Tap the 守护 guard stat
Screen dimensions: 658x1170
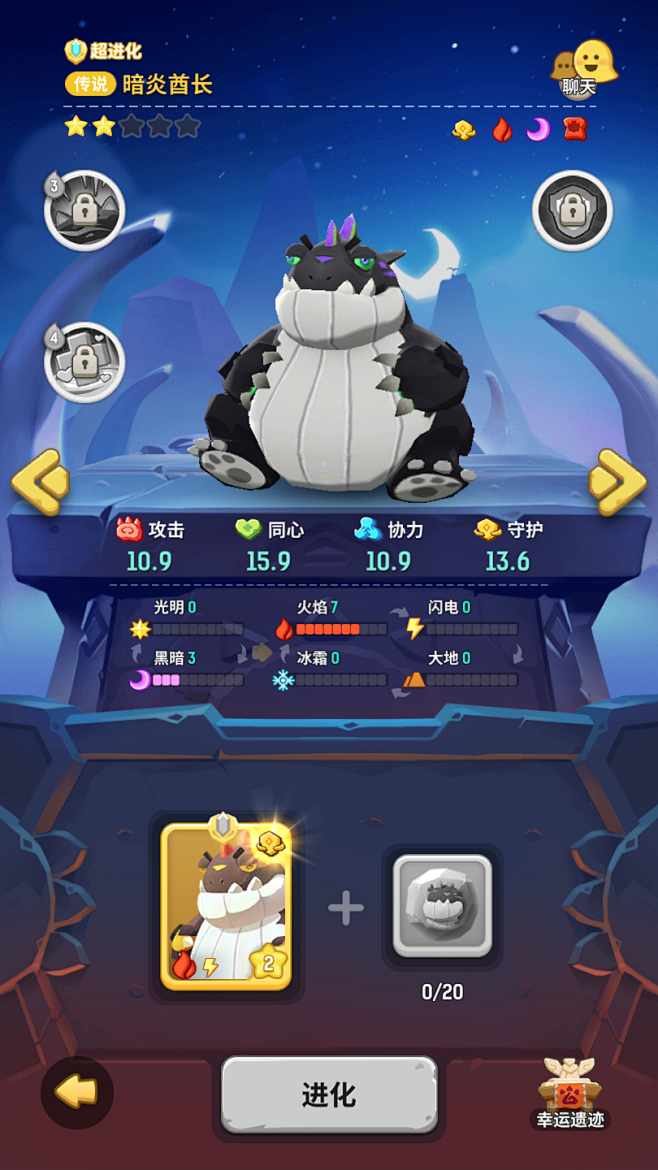[508, 545]
